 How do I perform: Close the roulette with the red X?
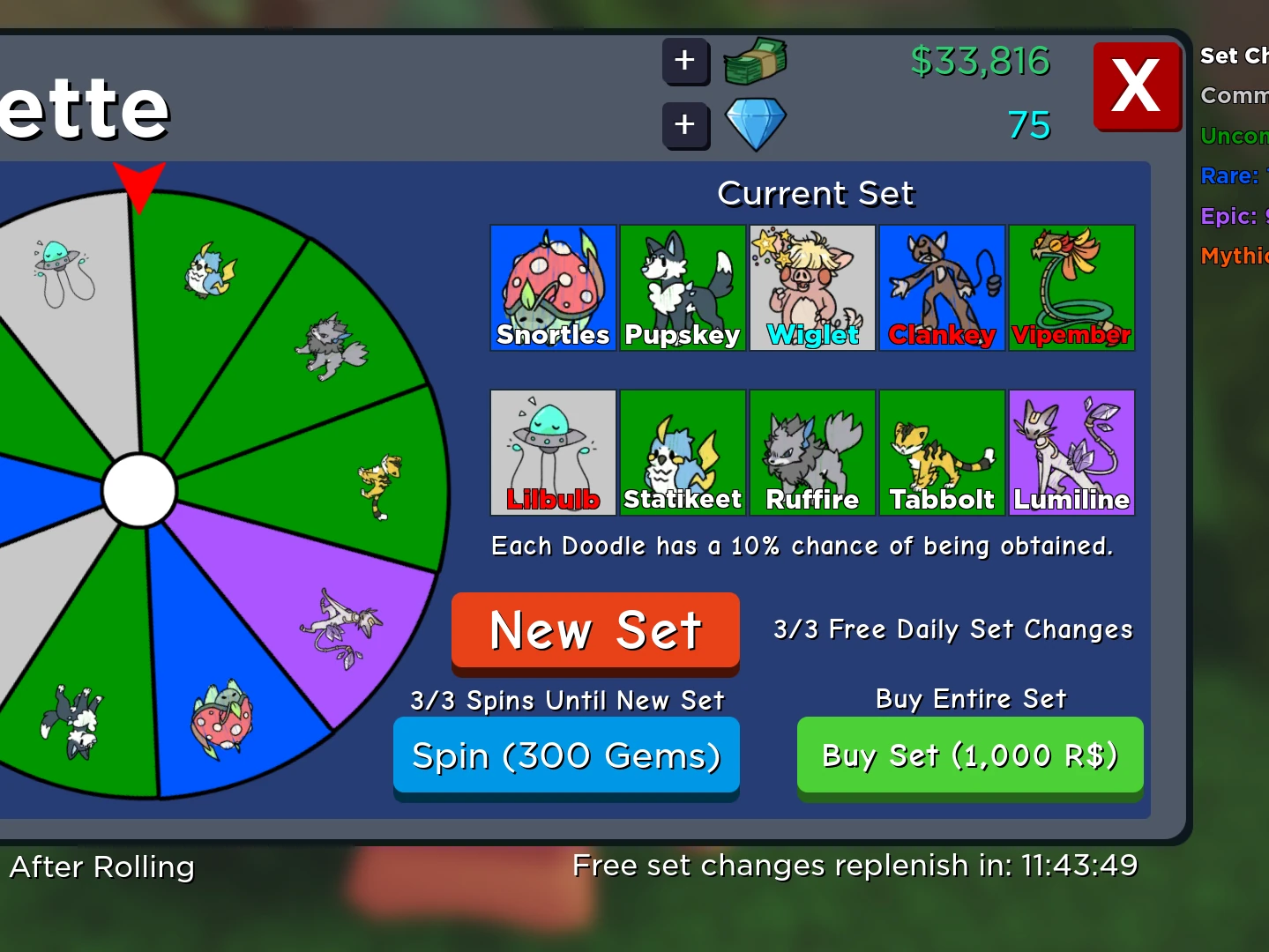(x=1137, y=86)
